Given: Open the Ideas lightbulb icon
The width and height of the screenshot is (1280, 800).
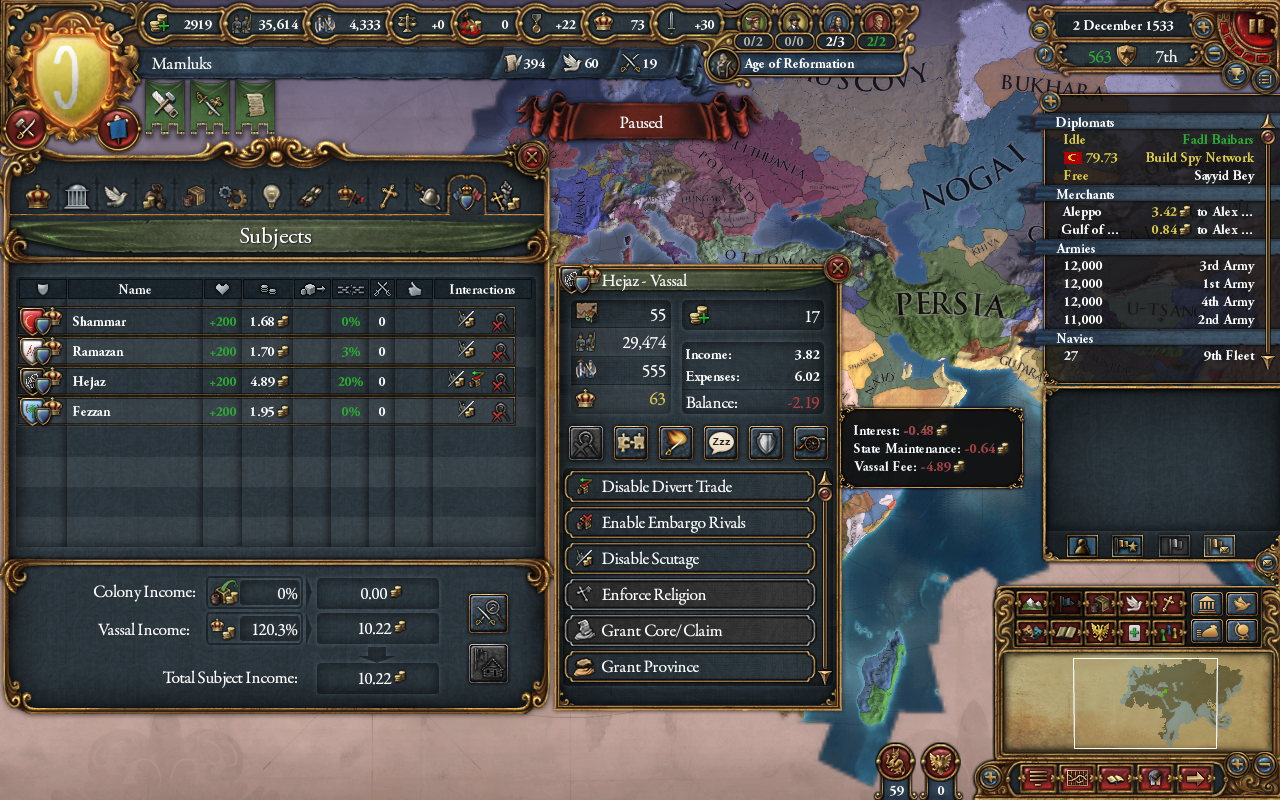Looking at the screenshot, I should [273, 195].
